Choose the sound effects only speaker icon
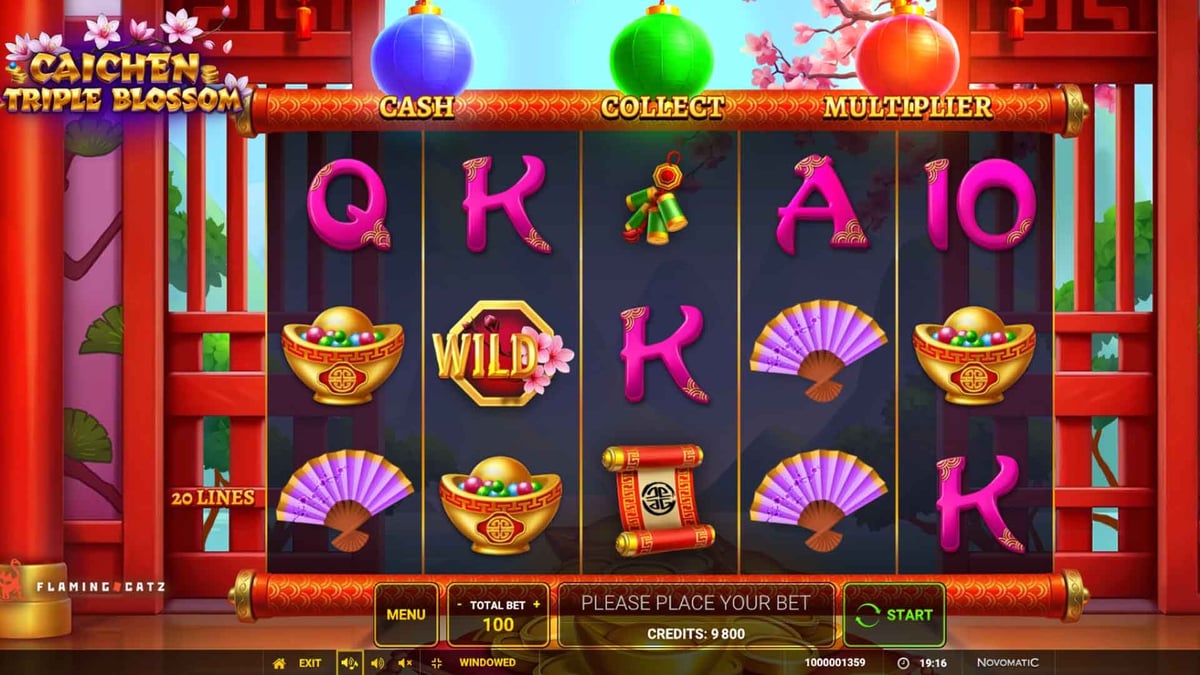 (377, 662)
